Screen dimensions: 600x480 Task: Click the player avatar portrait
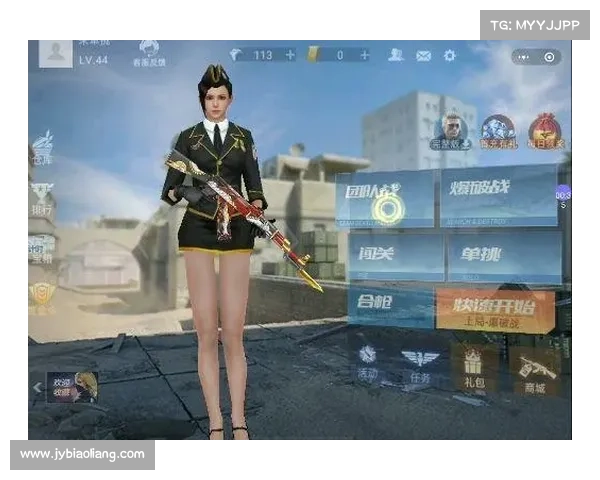(56, 52)
